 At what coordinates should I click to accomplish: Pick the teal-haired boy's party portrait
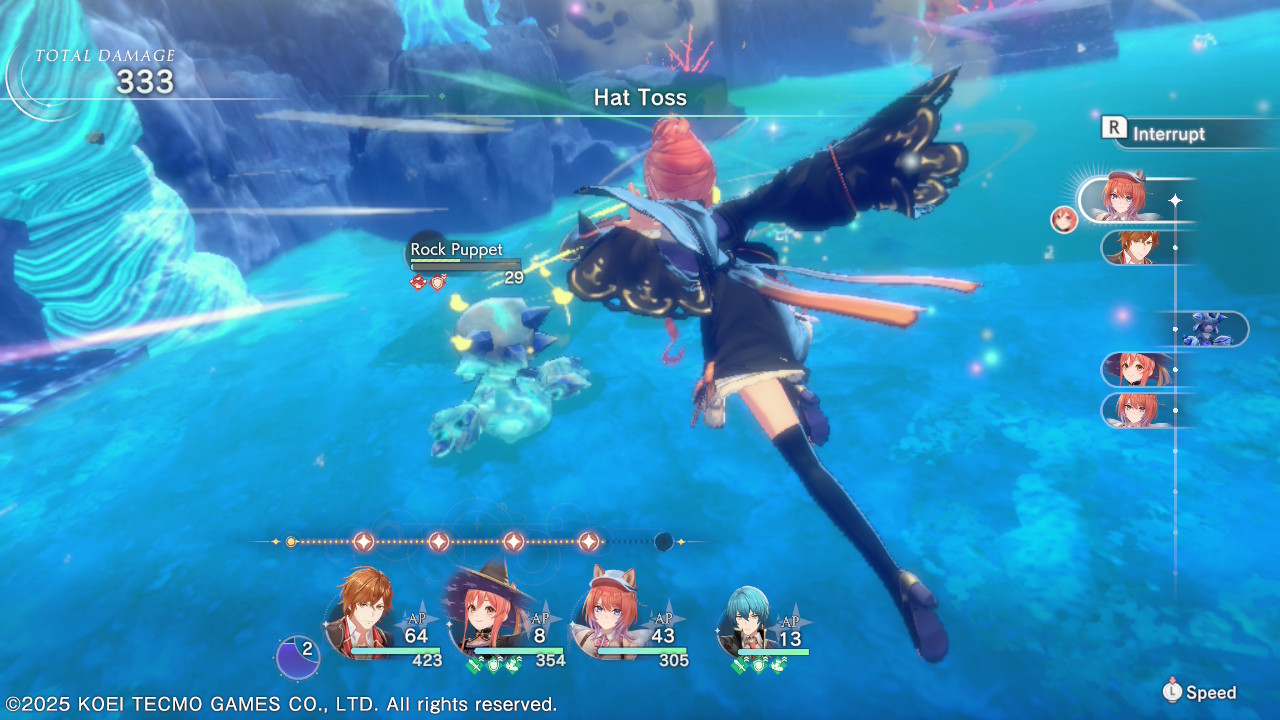(743, 618)
